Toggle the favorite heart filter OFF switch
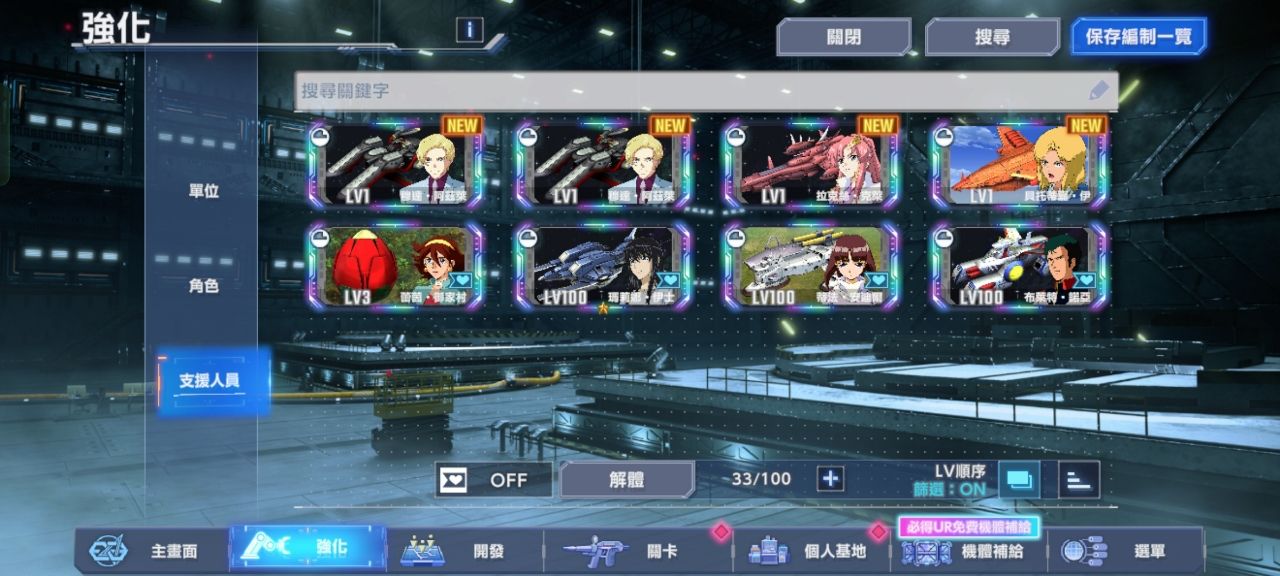The width and height of the screenshot is (1280, 576). pyautogui.click(x=493, y=480)
